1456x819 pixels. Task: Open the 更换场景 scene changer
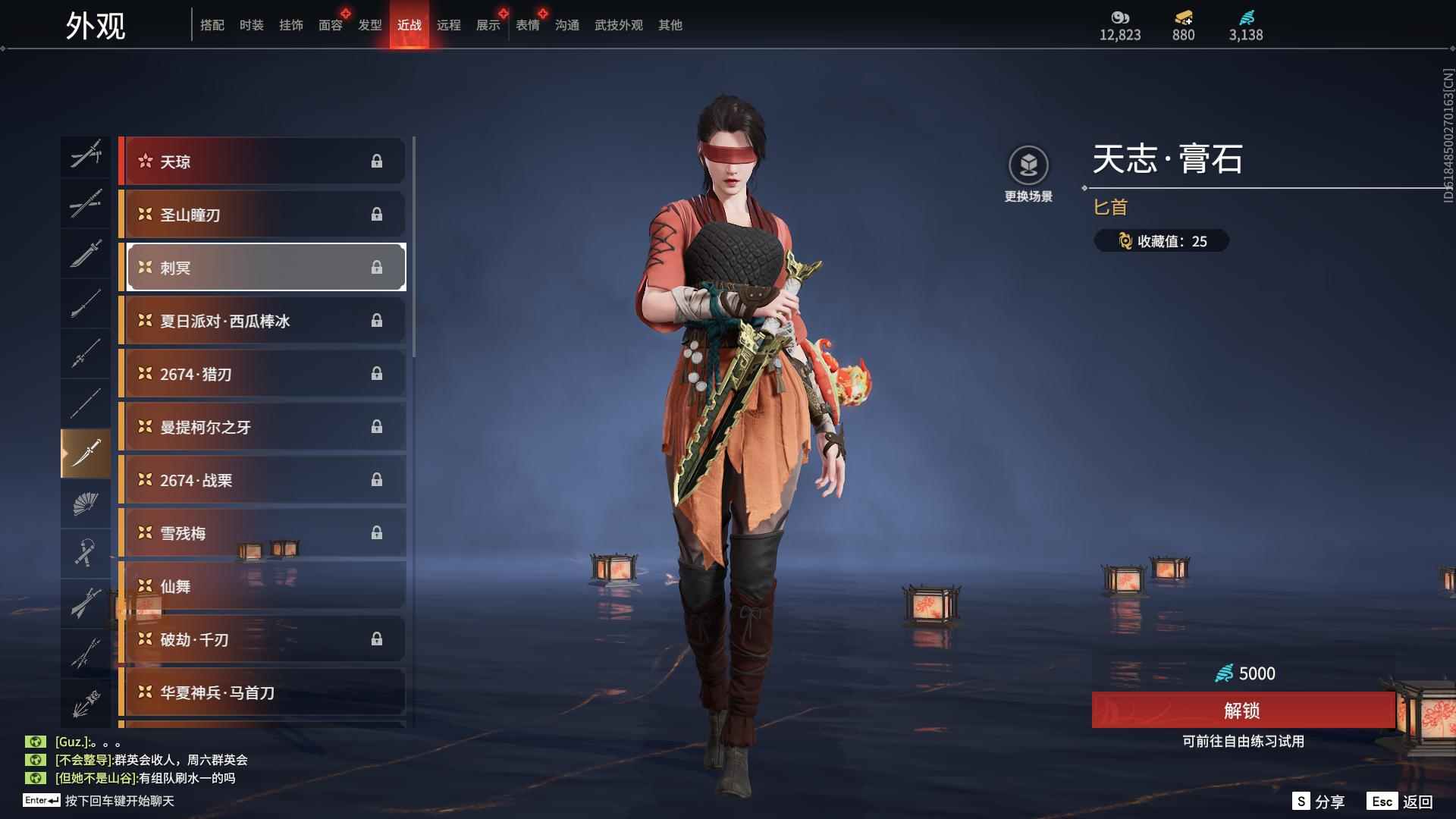1028,174
